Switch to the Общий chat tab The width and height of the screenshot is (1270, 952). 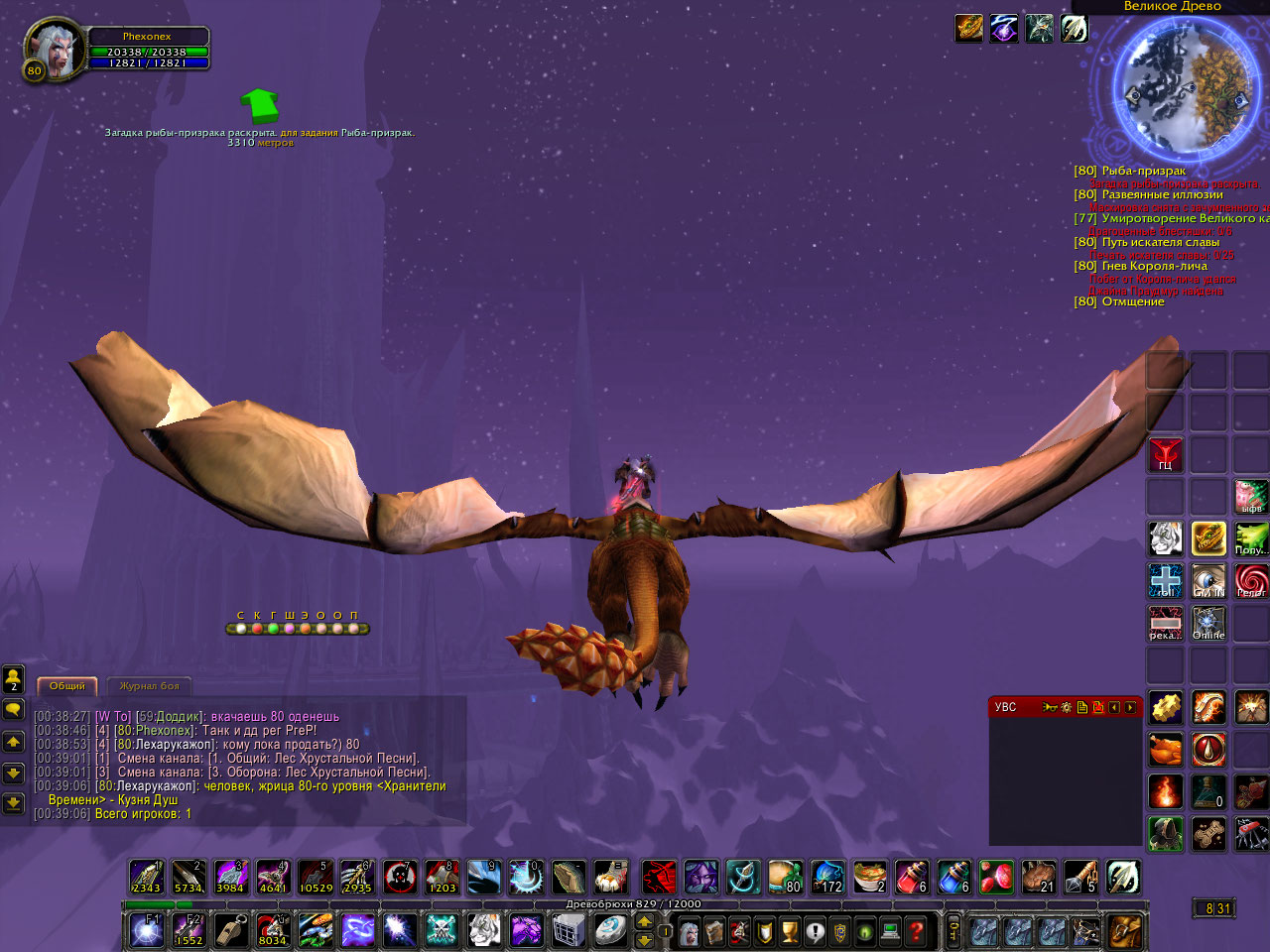[67, 686]
